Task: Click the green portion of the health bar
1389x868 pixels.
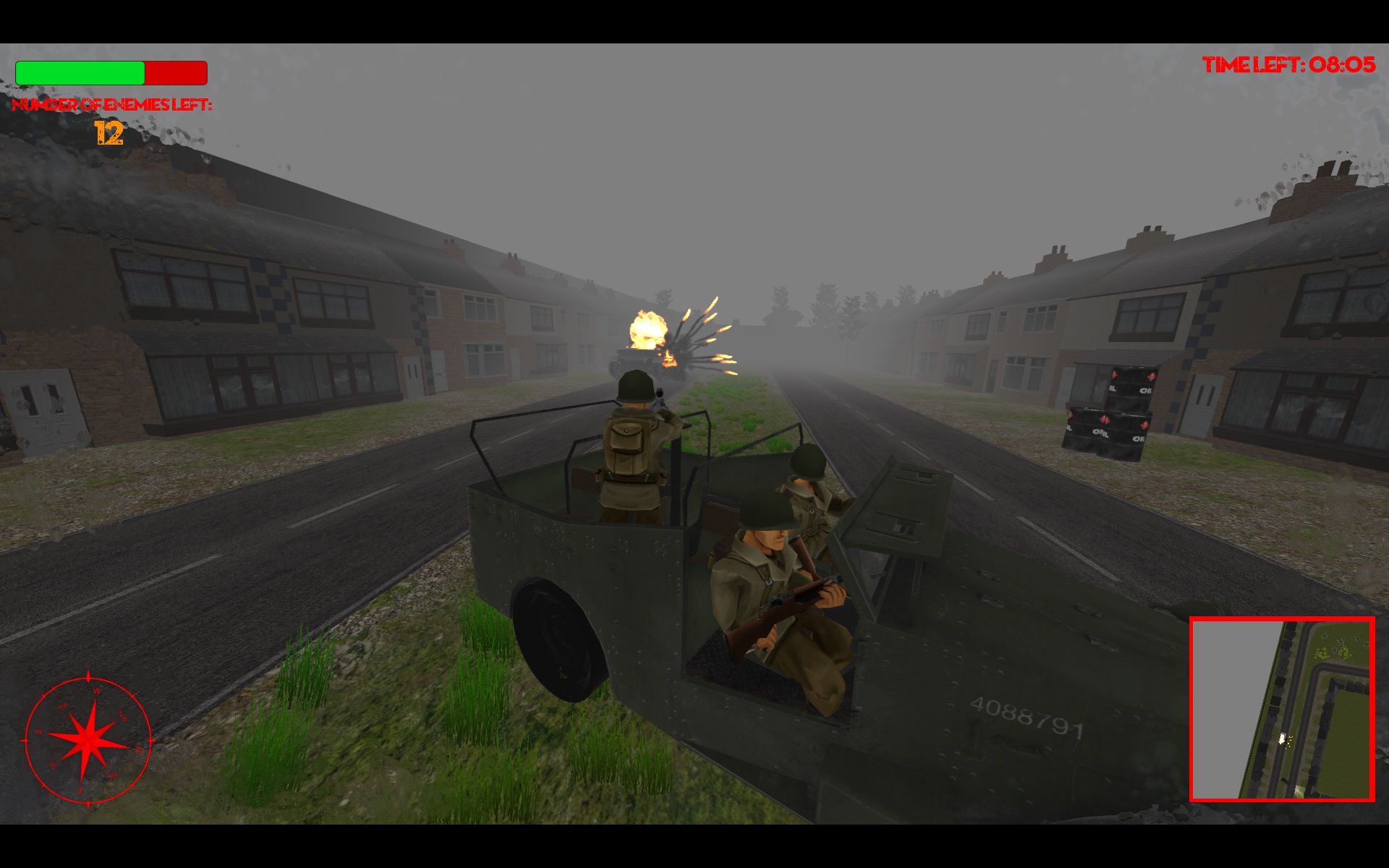Action: tap(82, 73)
